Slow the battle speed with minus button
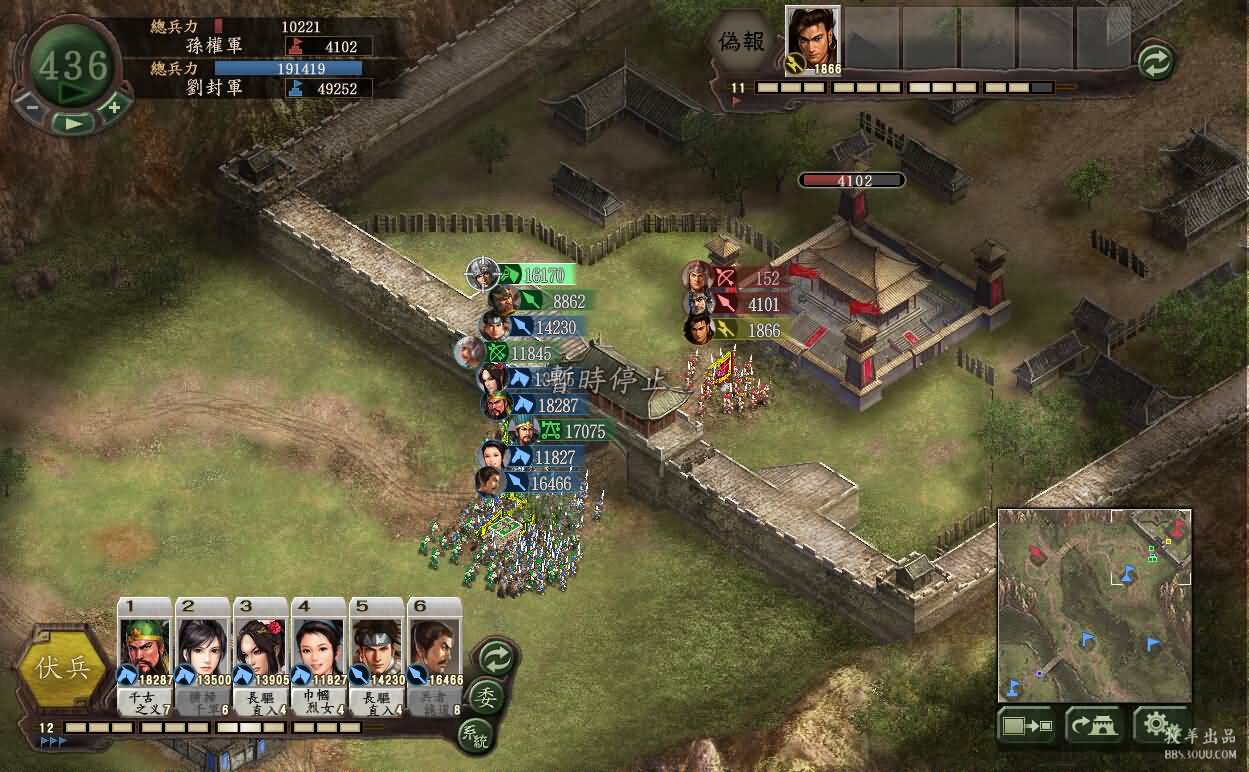The width and height of the screenshot is (1249, 772). (32, 106)
